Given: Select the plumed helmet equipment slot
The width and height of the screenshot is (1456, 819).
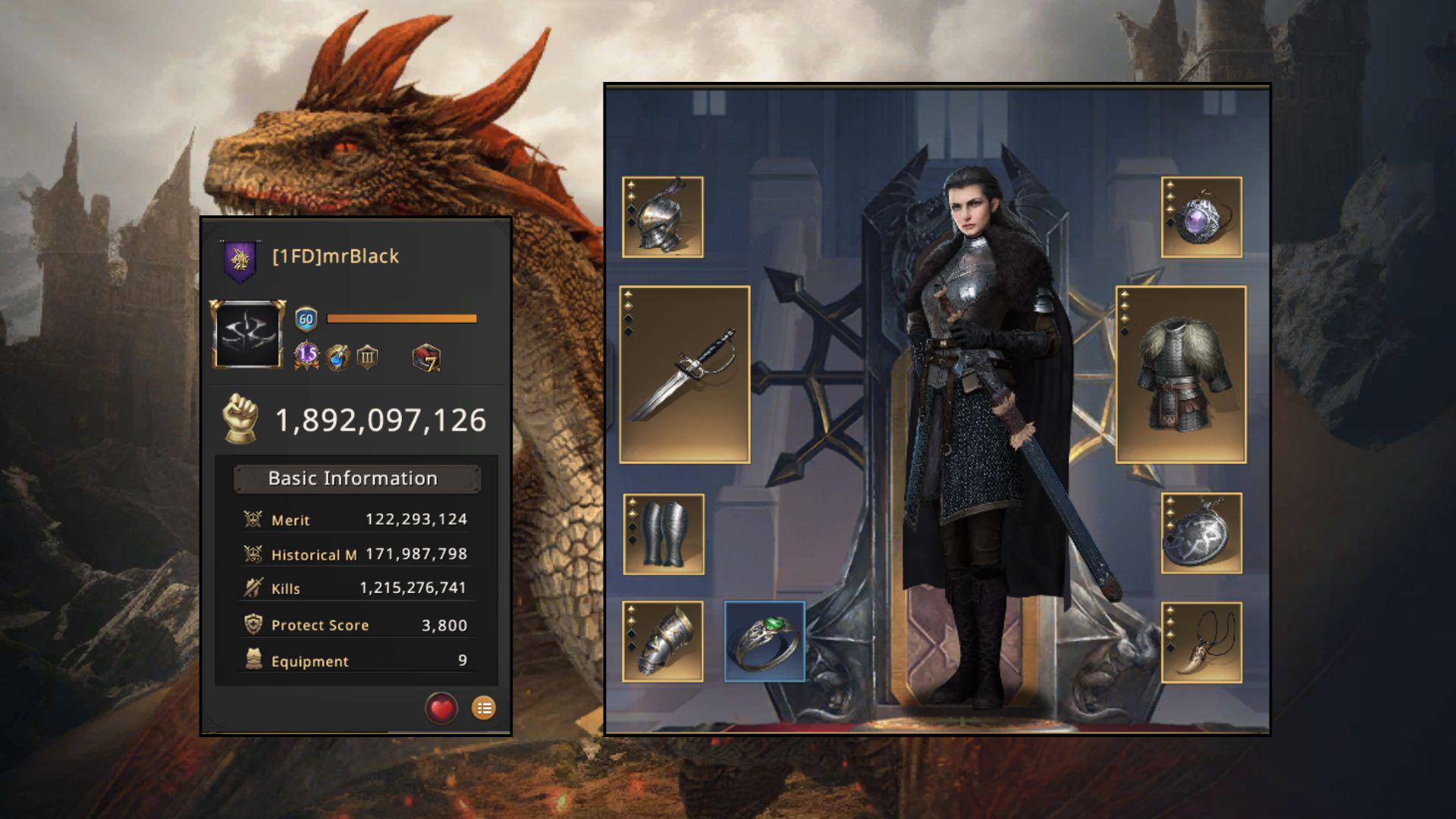Looking at the screenshot, I should coord(663,218).
